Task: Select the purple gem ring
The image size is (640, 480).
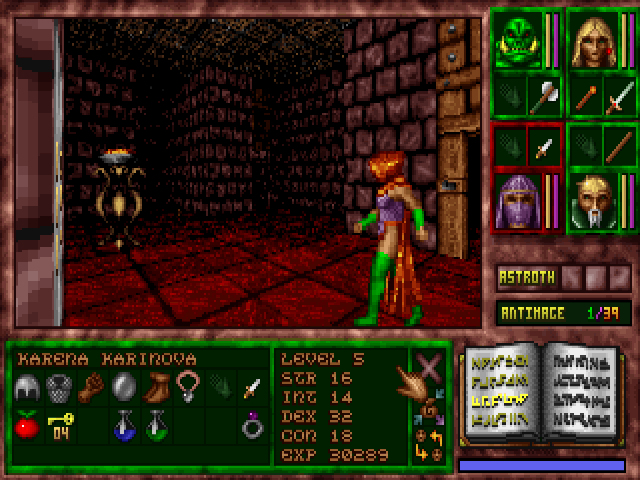Action: pyautogui.click(x=252, y=426)
